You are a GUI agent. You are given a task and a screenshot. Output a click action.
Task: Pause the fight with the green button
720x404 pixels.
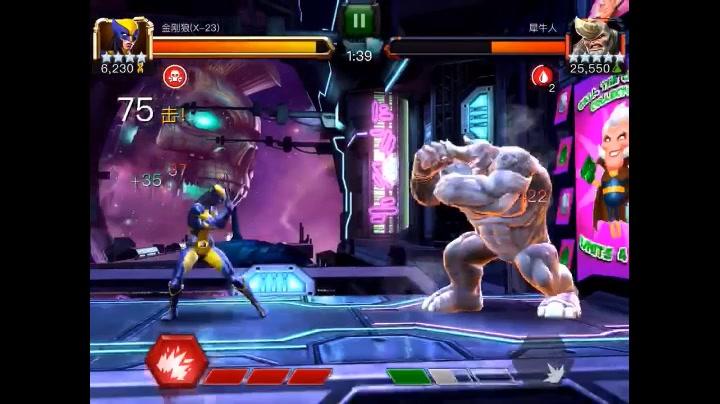(x=358, y=20)
